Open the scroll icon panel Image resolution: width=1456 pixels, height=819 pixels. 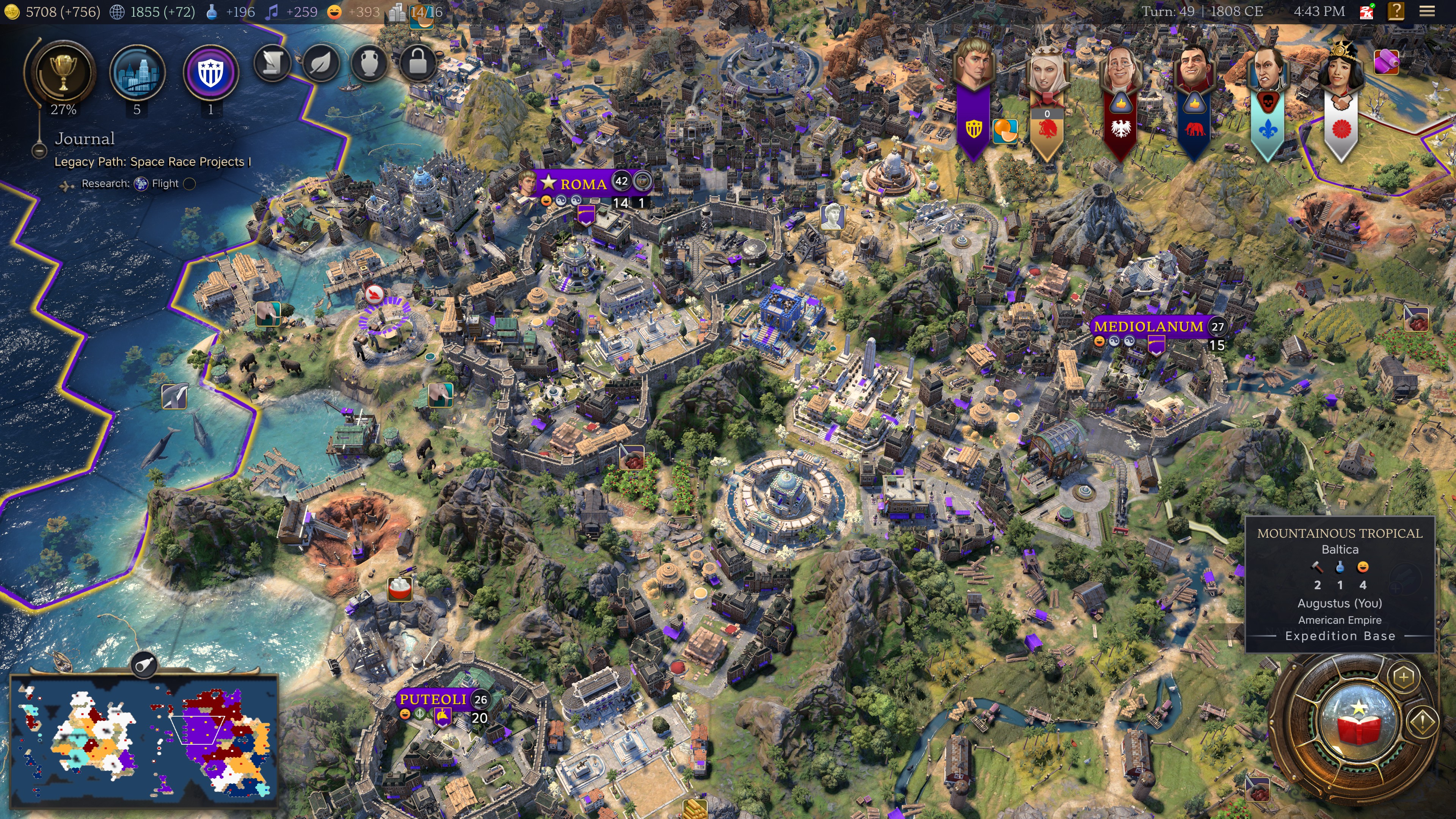coord(272,63)
